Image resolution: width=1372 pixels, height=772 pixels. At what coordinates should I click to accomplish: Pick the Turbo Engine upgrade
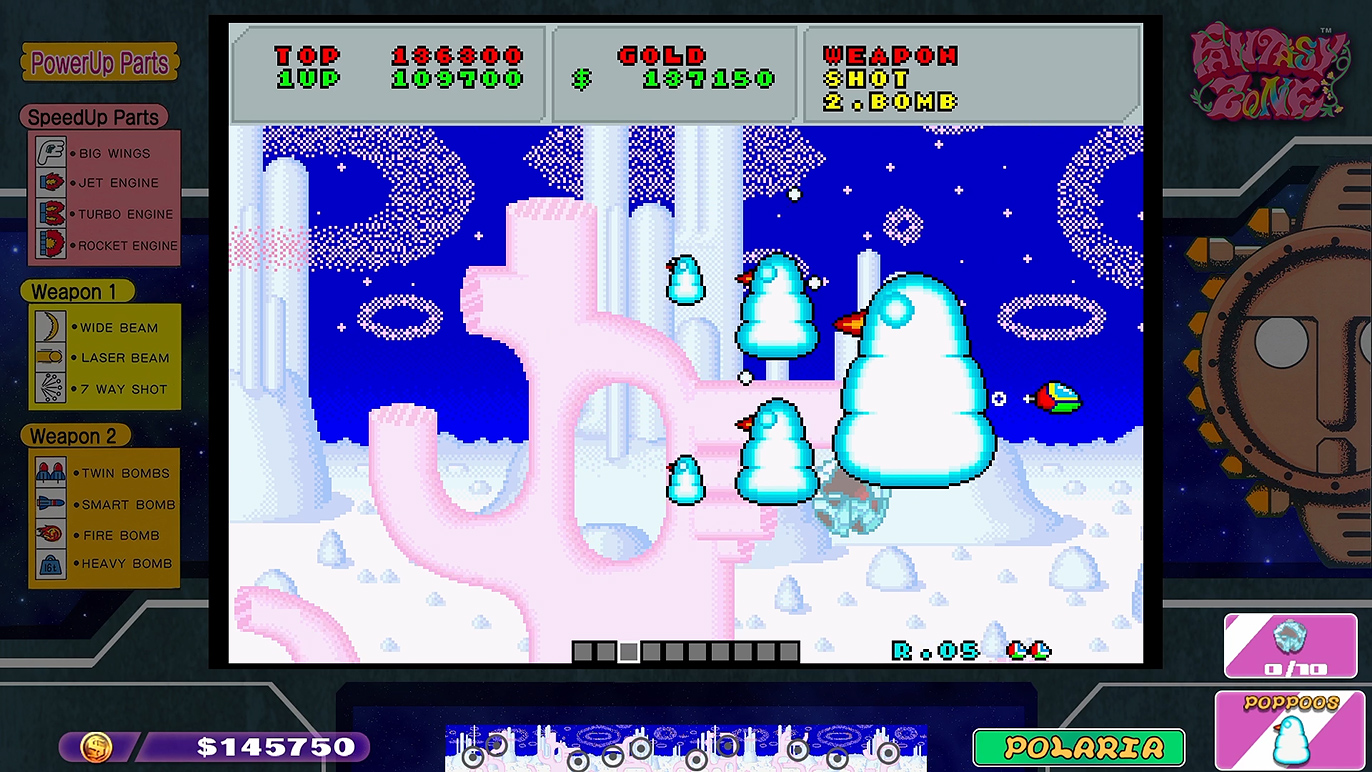tap(105, 214)
